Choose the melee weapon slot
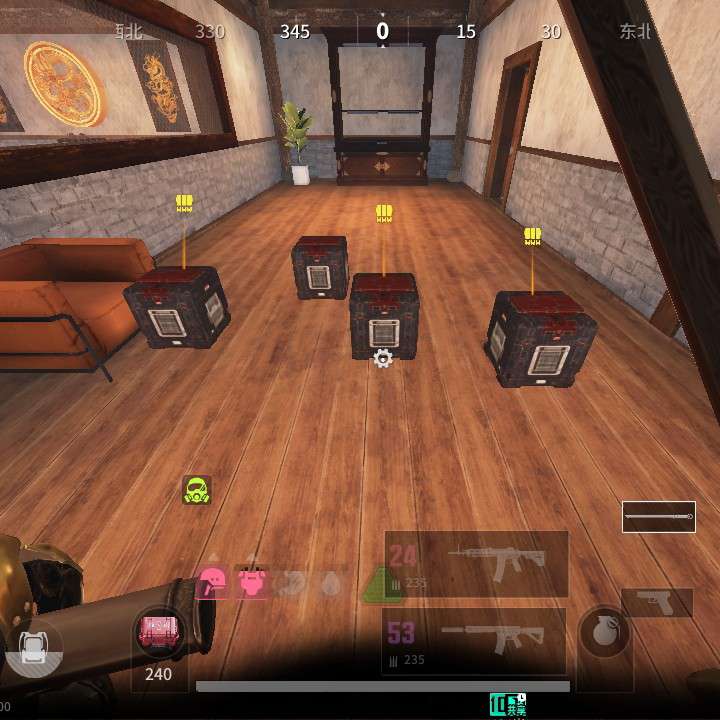 (x=658, y=517)
